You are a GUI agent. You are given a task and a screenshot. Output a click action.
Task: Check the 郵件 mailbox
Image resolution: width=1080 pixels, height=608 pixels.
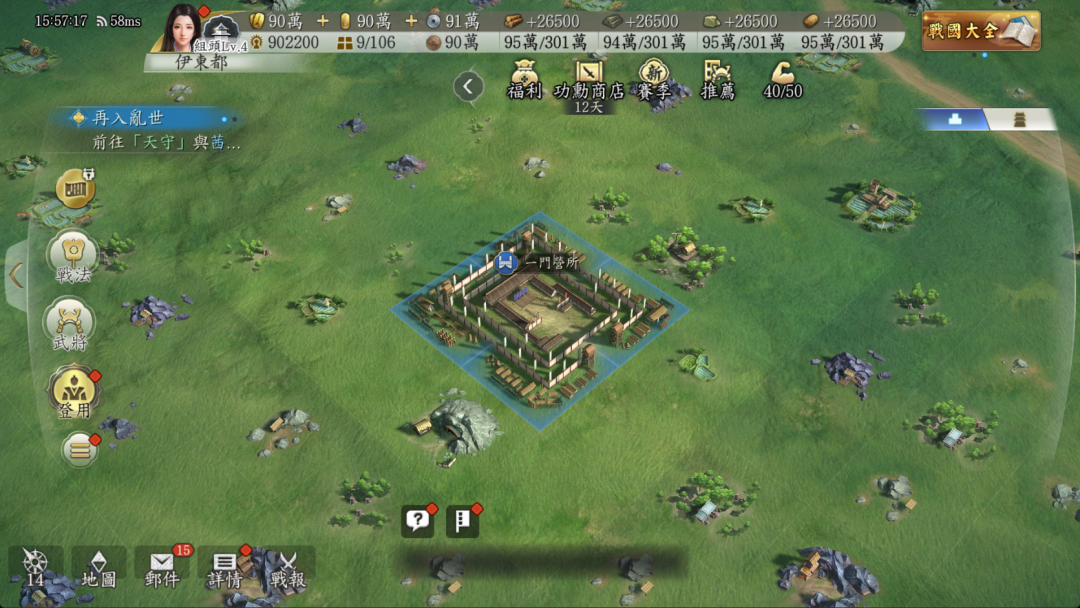[161, 568]
